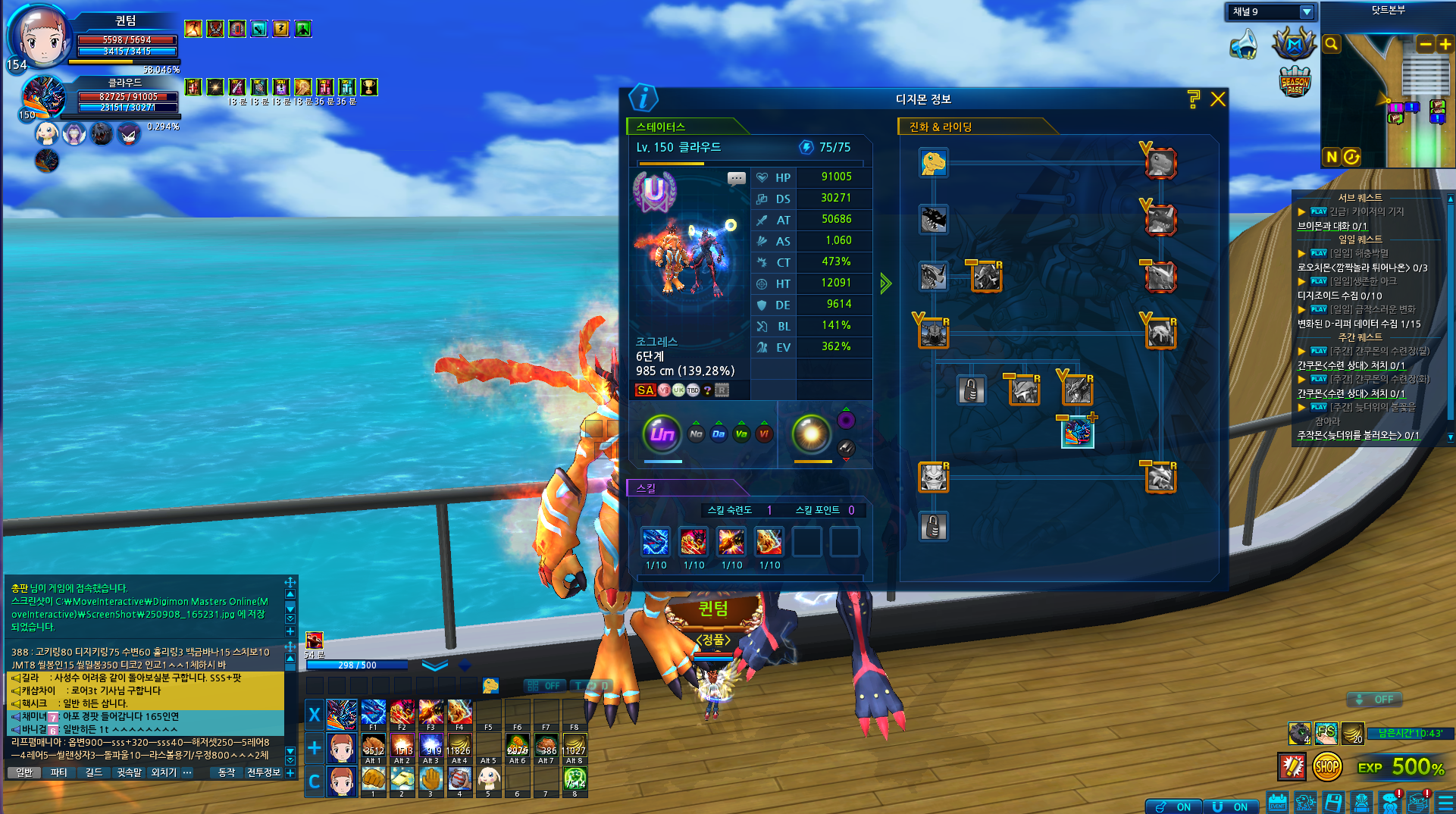Use the Alt 4 banana item slot
Screen dimensions: 1456x814
click(x=459, y=745)
